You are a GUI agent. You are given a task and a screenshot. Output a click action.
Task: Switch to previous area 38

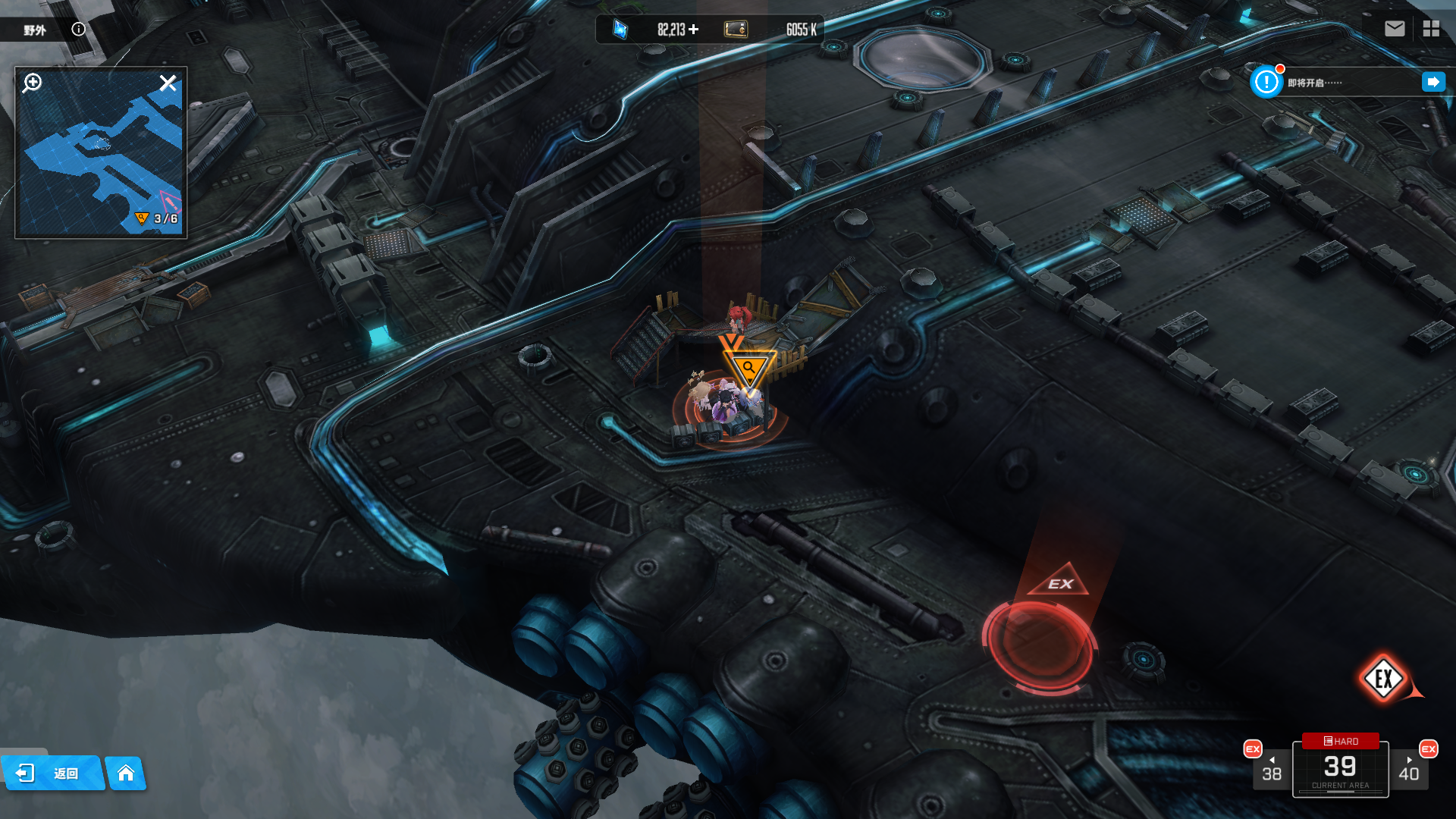coord(1271,769)
